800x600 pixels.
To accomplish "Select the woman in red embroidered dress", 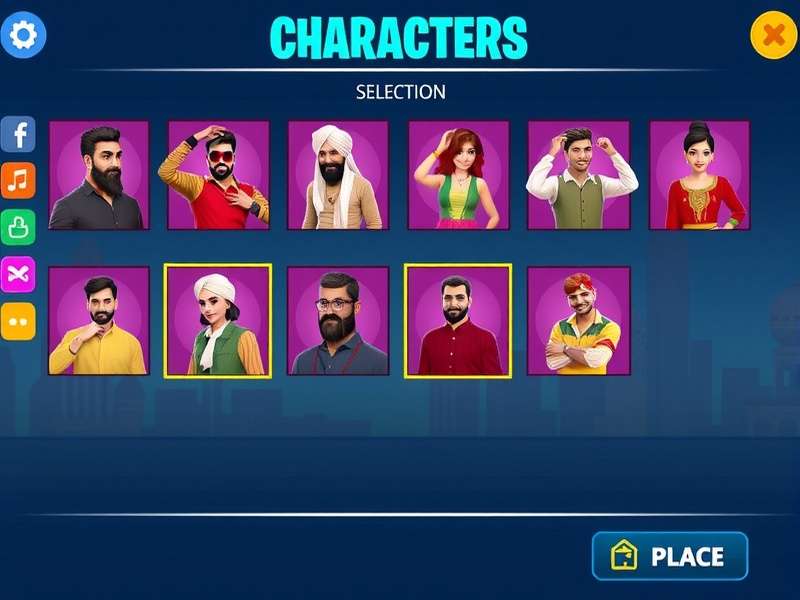I will (x=699, y=175).
